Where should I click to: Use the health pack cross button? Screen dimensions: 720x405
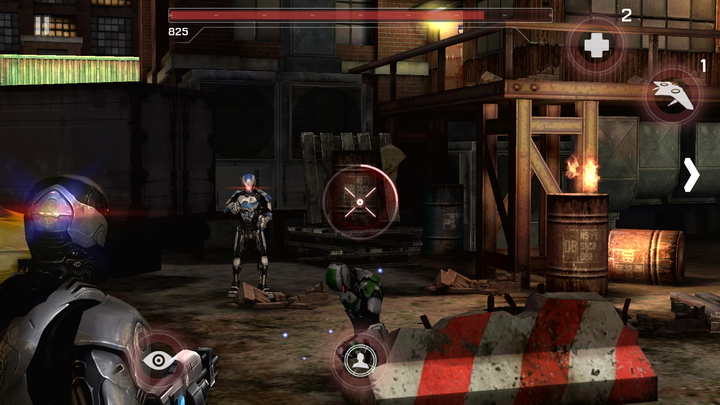tap(596, 45)
